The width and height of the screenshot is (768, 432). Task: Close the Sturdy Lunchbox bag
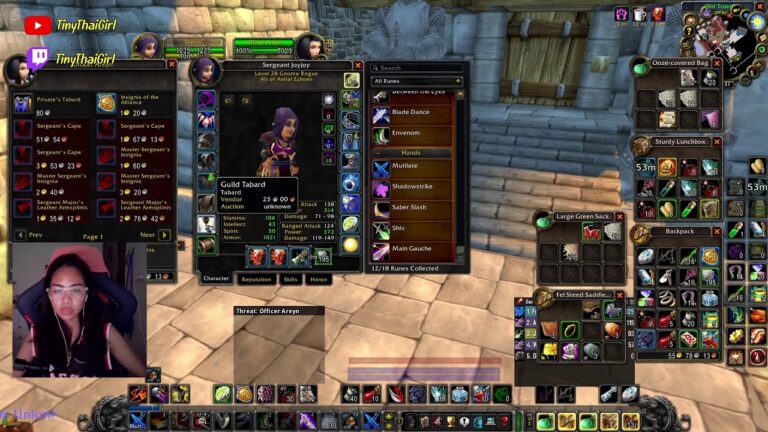point(717,142)
